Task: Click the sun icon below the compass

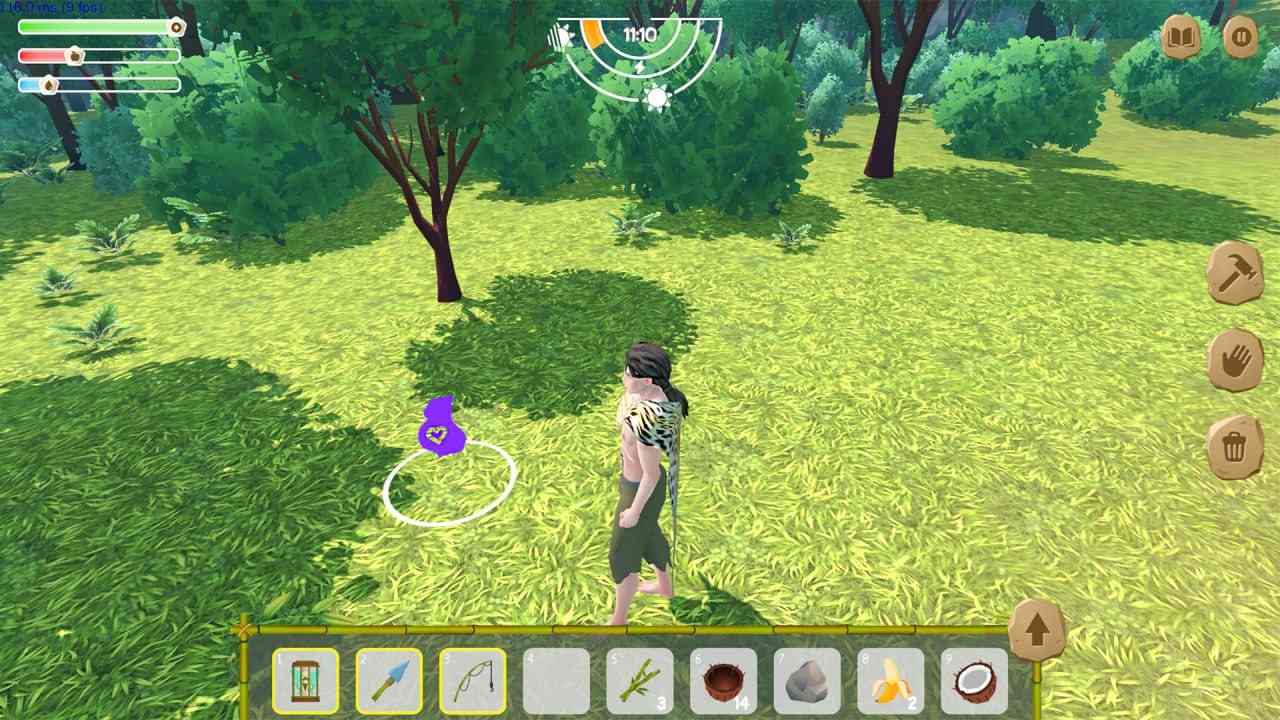Action: coord(659,97)
